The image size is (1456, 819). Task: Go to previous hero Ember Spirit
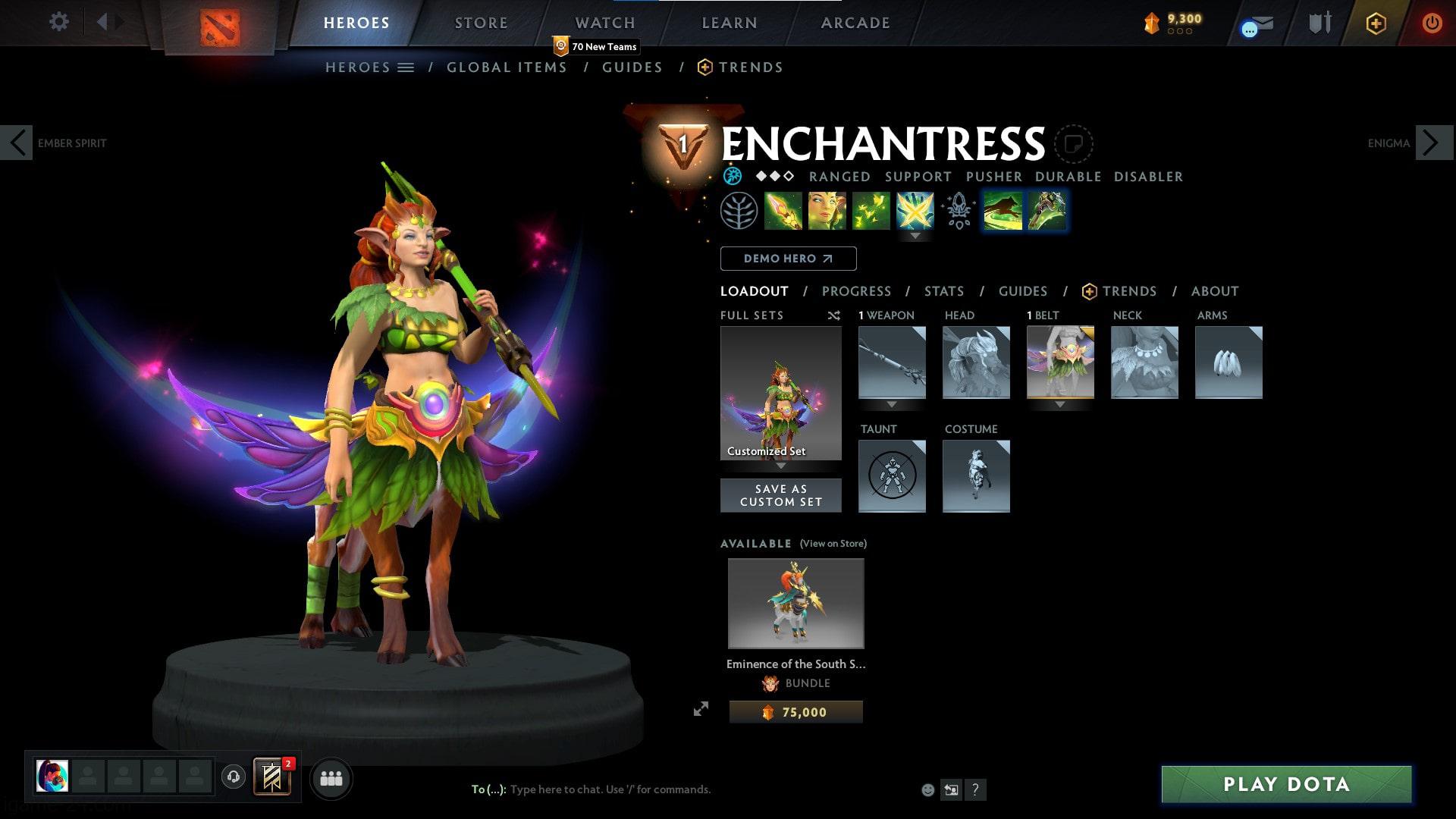pos(17,143)
